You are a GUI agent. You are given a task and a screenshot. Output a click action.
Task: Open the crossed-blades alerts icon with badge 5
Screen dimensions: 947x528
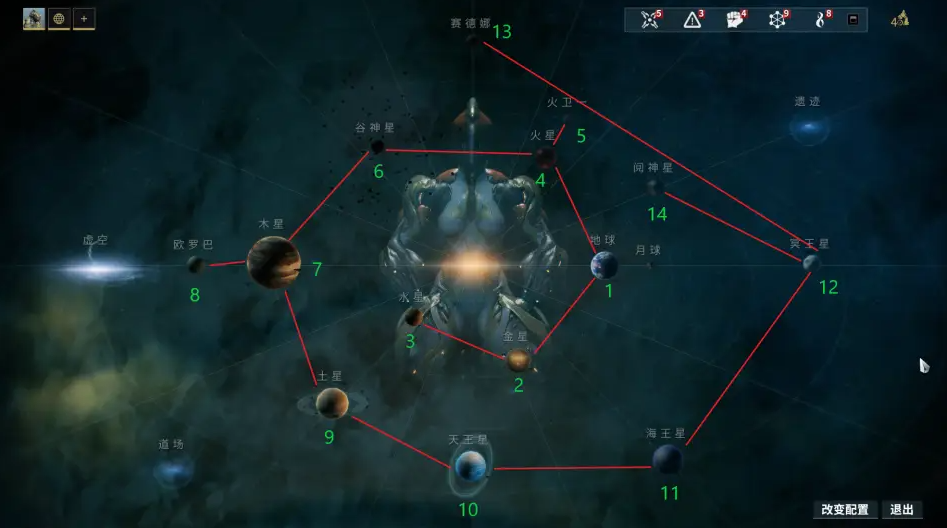coord(652,20)
